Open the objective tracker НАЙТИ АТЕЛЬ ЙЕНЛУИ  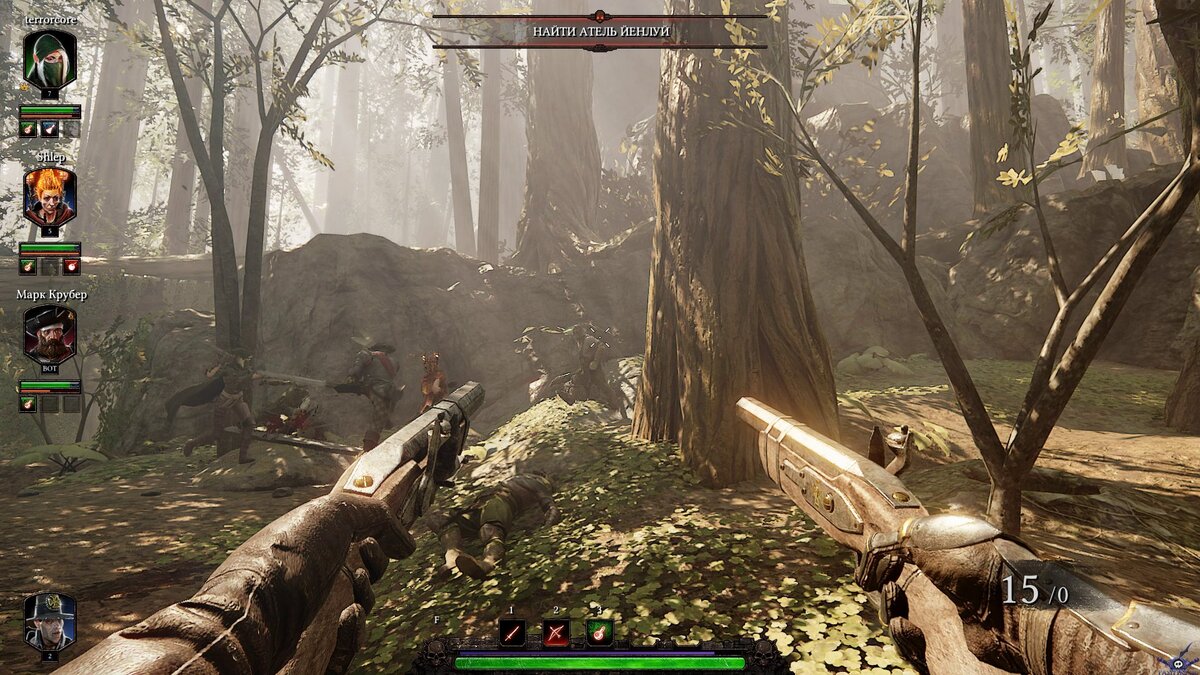tap(600, 32)
